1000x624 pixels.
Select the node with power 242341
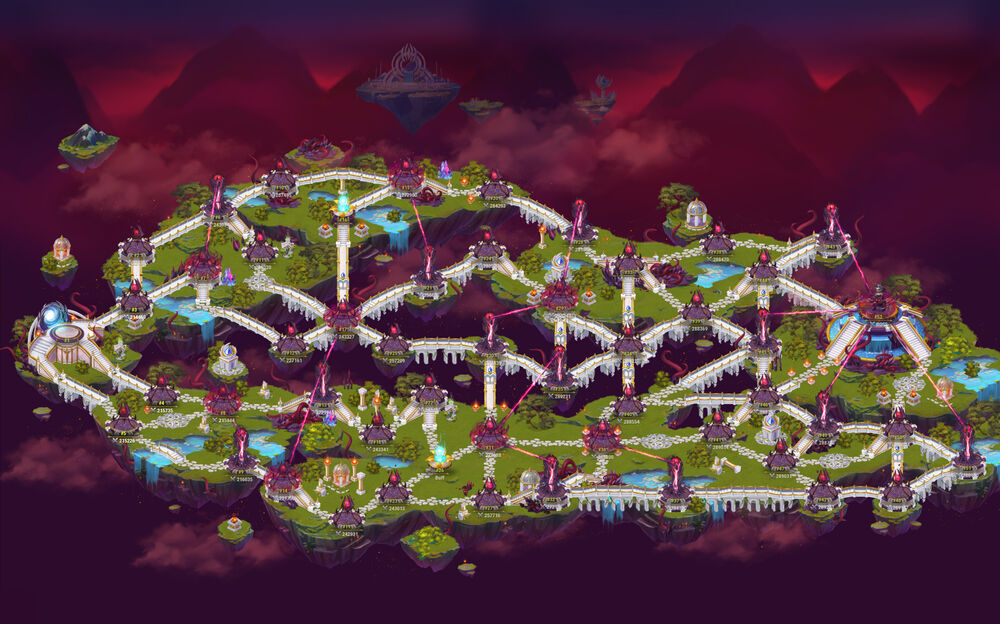[x=377, y=431]
